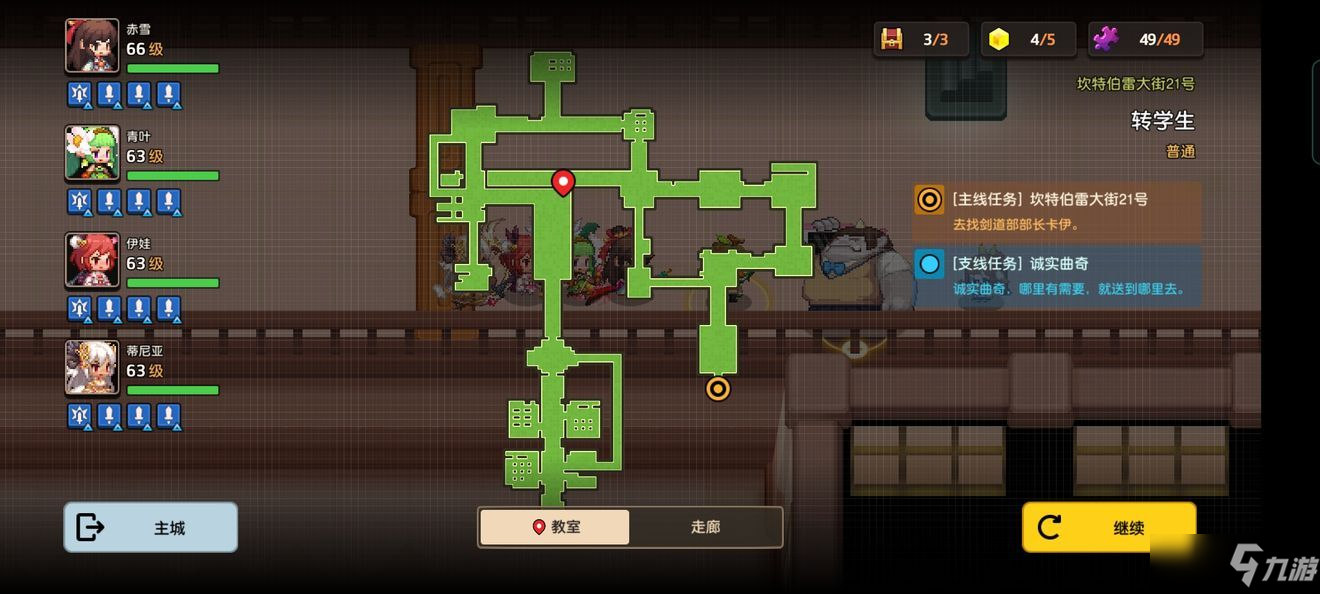1320x594 pixels.
Task: Tap the yellow cube collectible counter
Action: point(1027,40)
